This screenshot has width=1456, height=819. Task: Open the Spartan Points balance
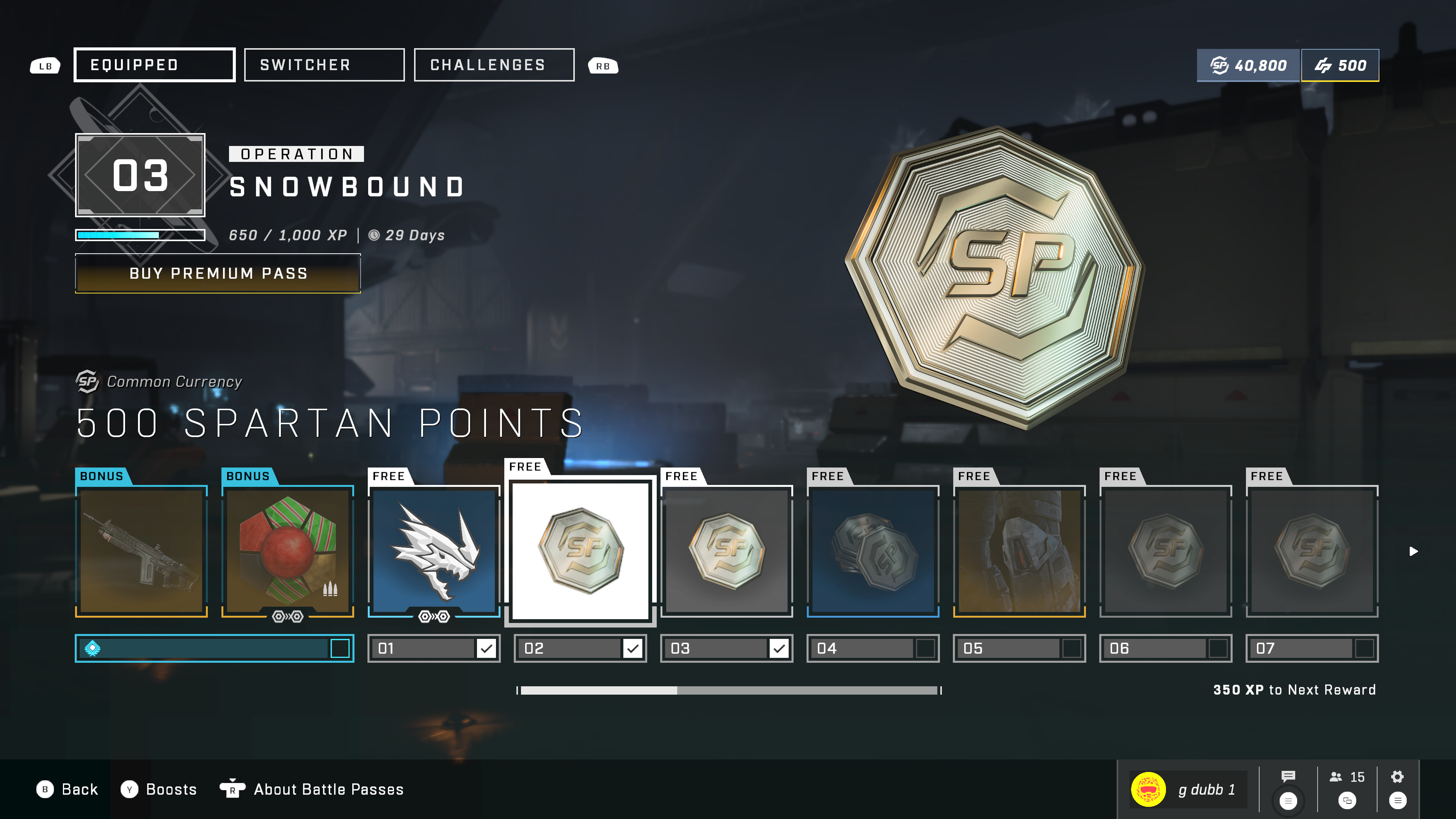(x=1248, y=66)
